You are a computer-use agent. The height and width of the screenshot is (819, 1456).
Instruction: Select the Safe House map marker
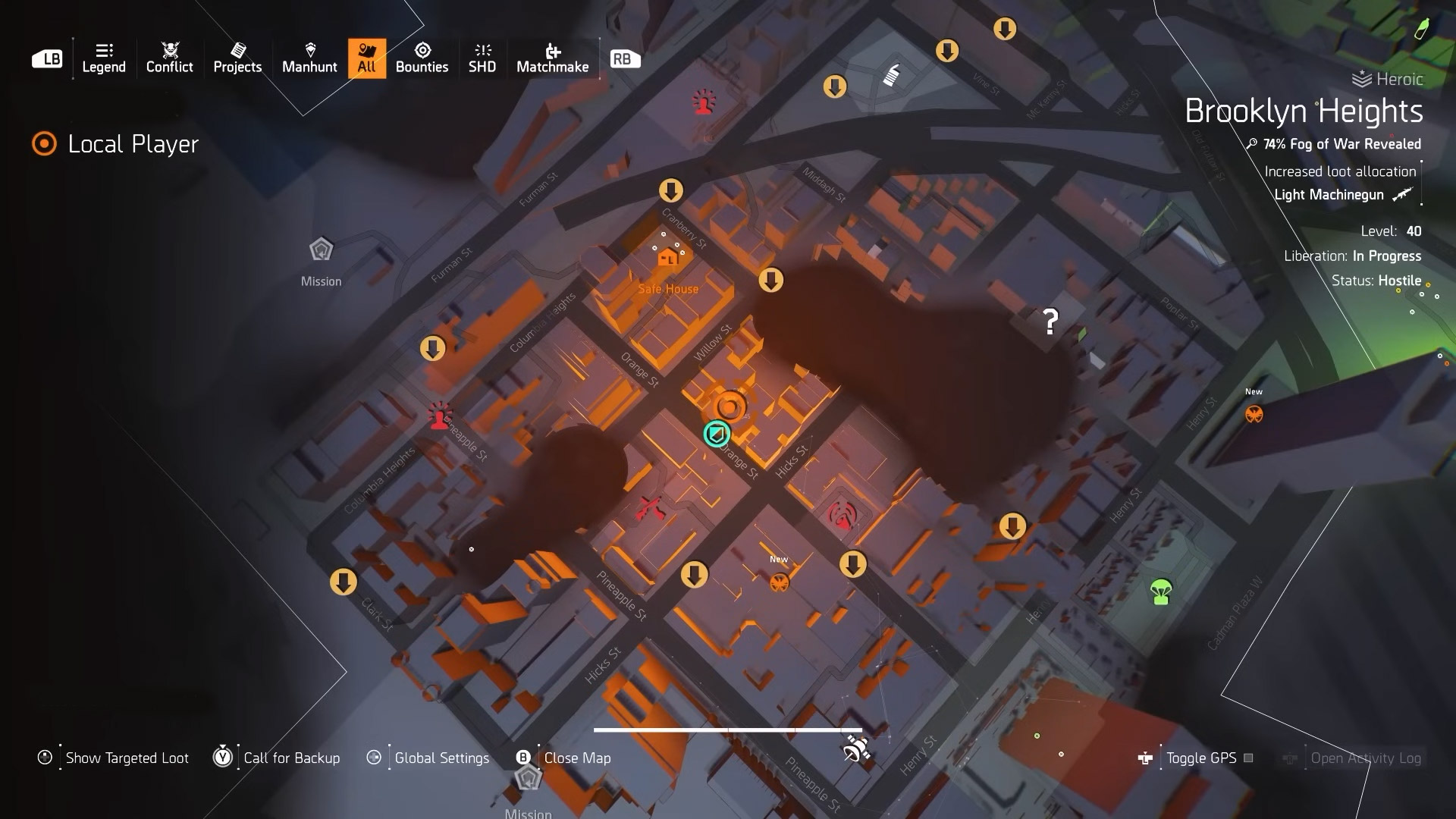668,259
